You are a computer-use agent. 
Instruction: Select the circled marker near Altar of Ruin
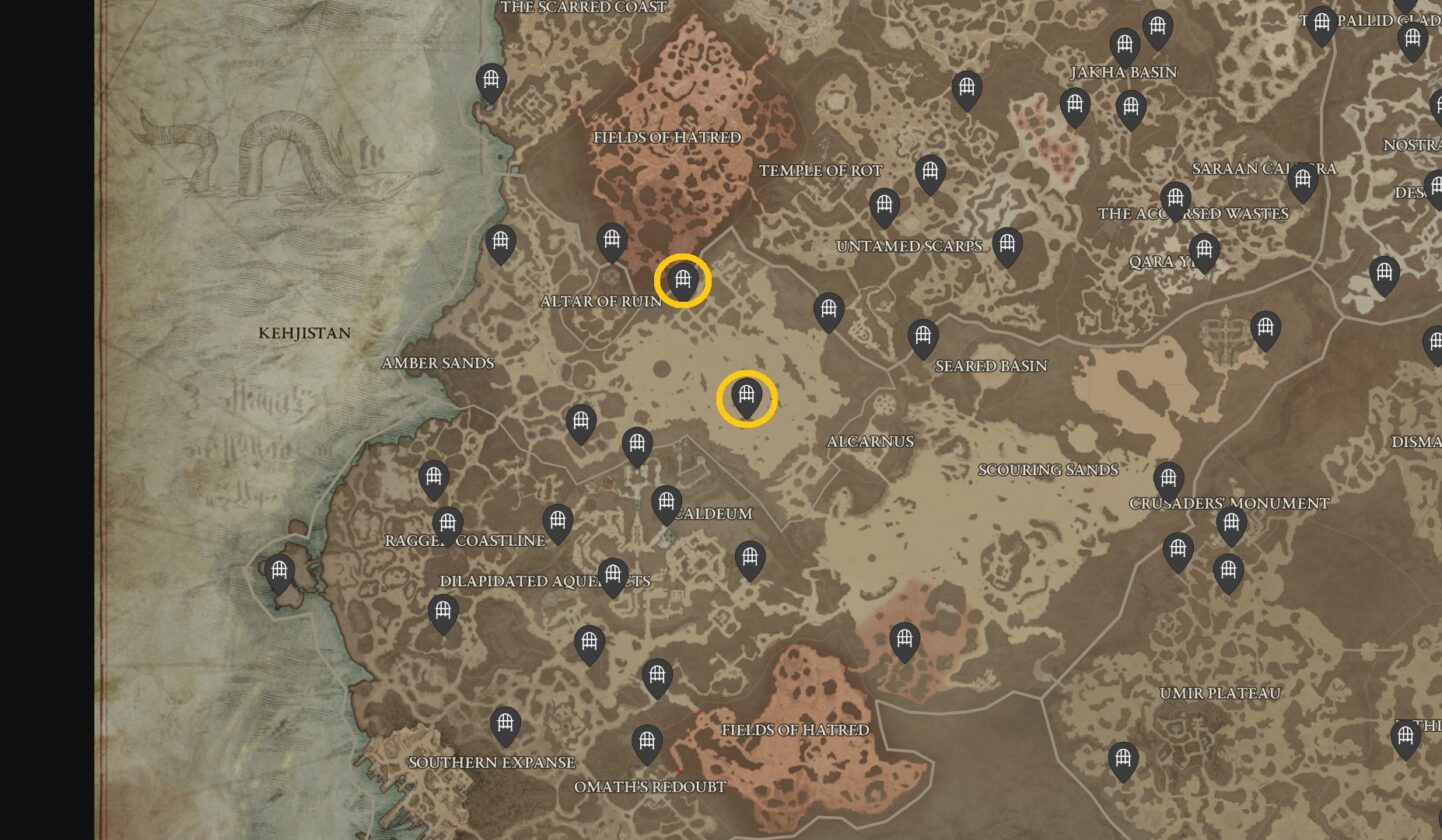683,280
